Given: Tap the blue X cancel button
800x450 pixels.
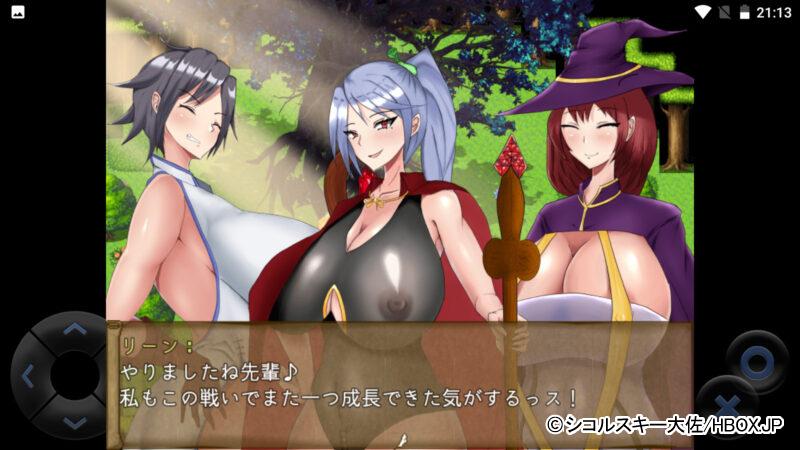Looking at the screenshot, I should coord(727,407).
